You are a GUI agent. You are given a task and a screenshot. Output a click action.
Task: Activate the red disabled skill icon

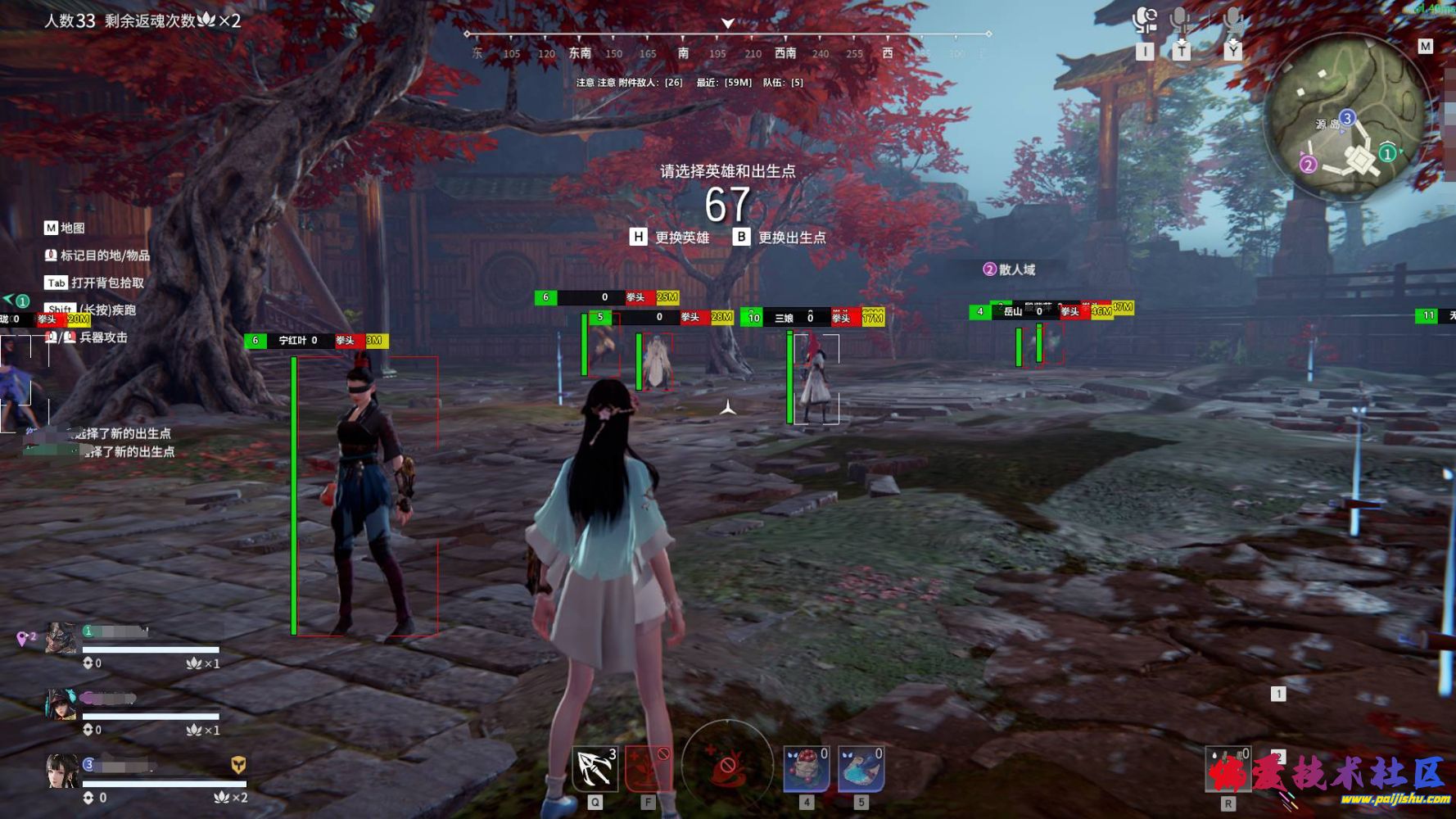[648, 768]
